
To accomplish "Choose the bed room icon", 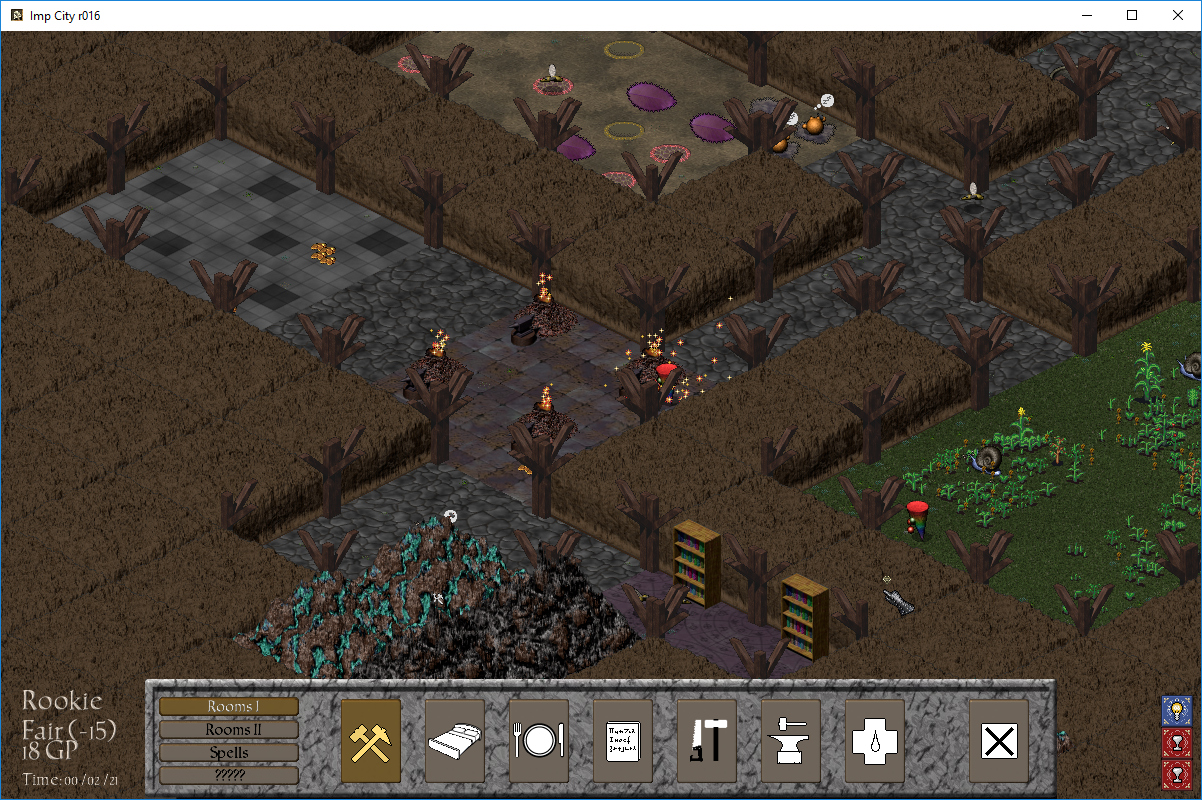I will [x=455, y=741].
